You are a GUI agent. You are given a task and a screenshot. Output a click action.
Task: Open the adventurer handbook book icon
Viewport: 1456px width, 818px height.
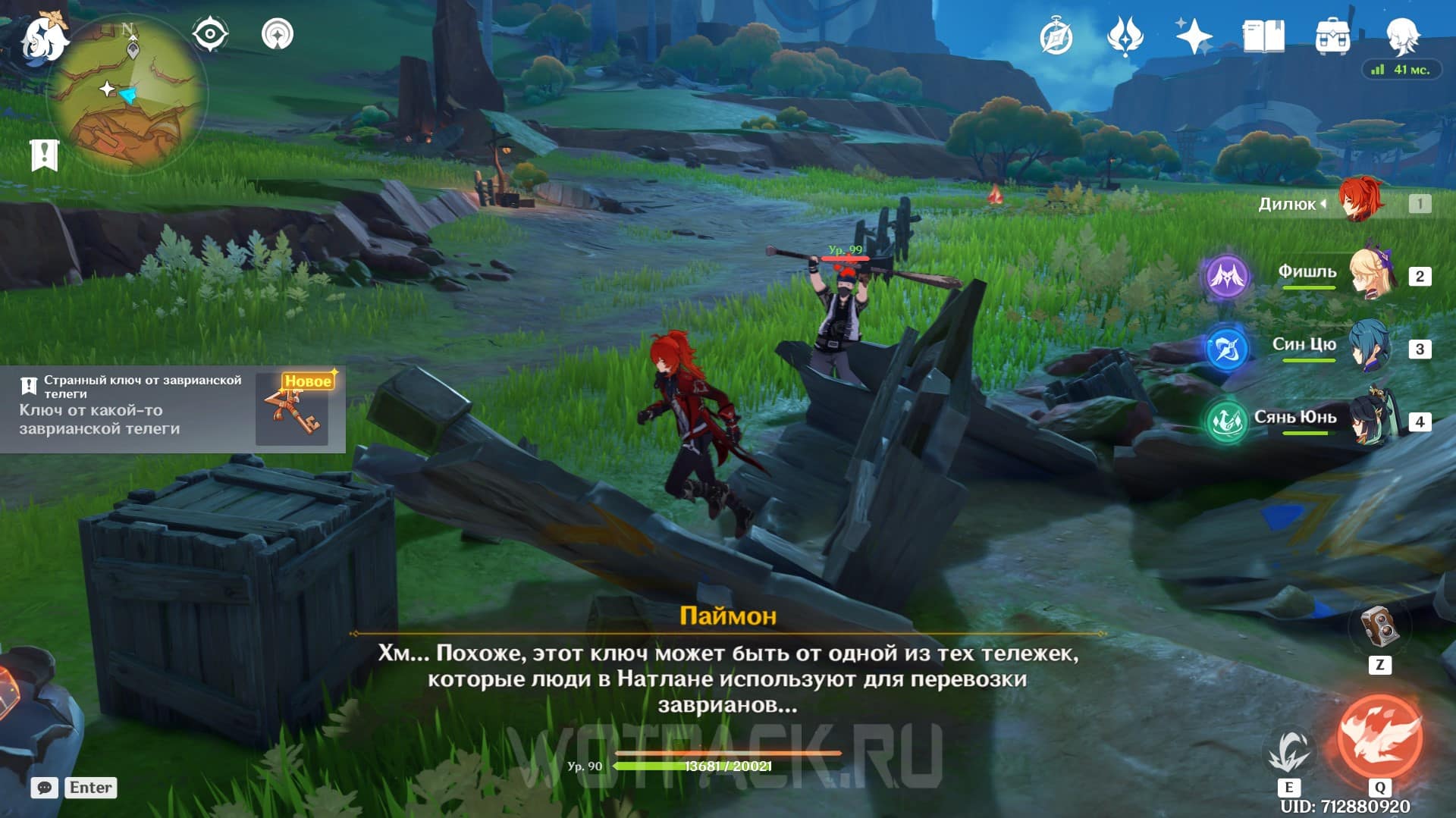[1263, 36]
